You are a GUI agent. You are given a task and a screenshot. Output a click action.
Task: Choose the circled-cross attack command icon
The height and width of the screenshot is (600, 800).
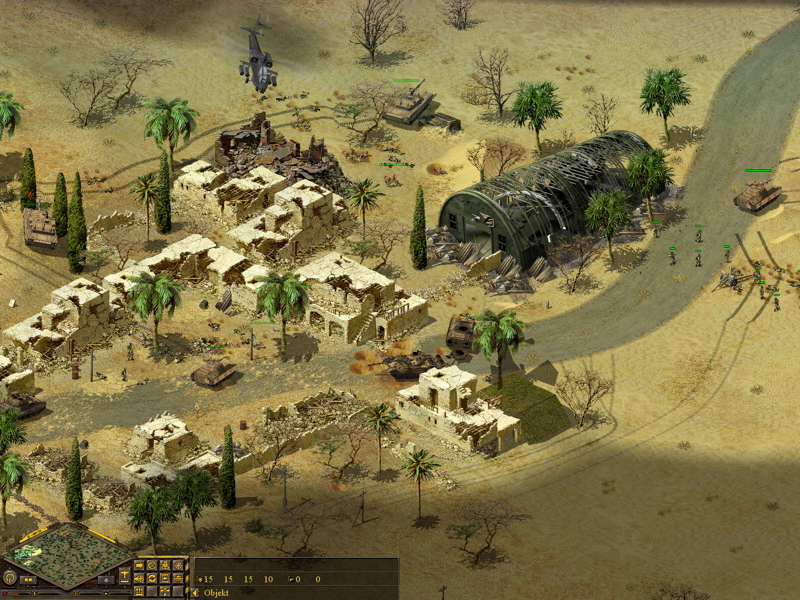click(x=152, y=565)
